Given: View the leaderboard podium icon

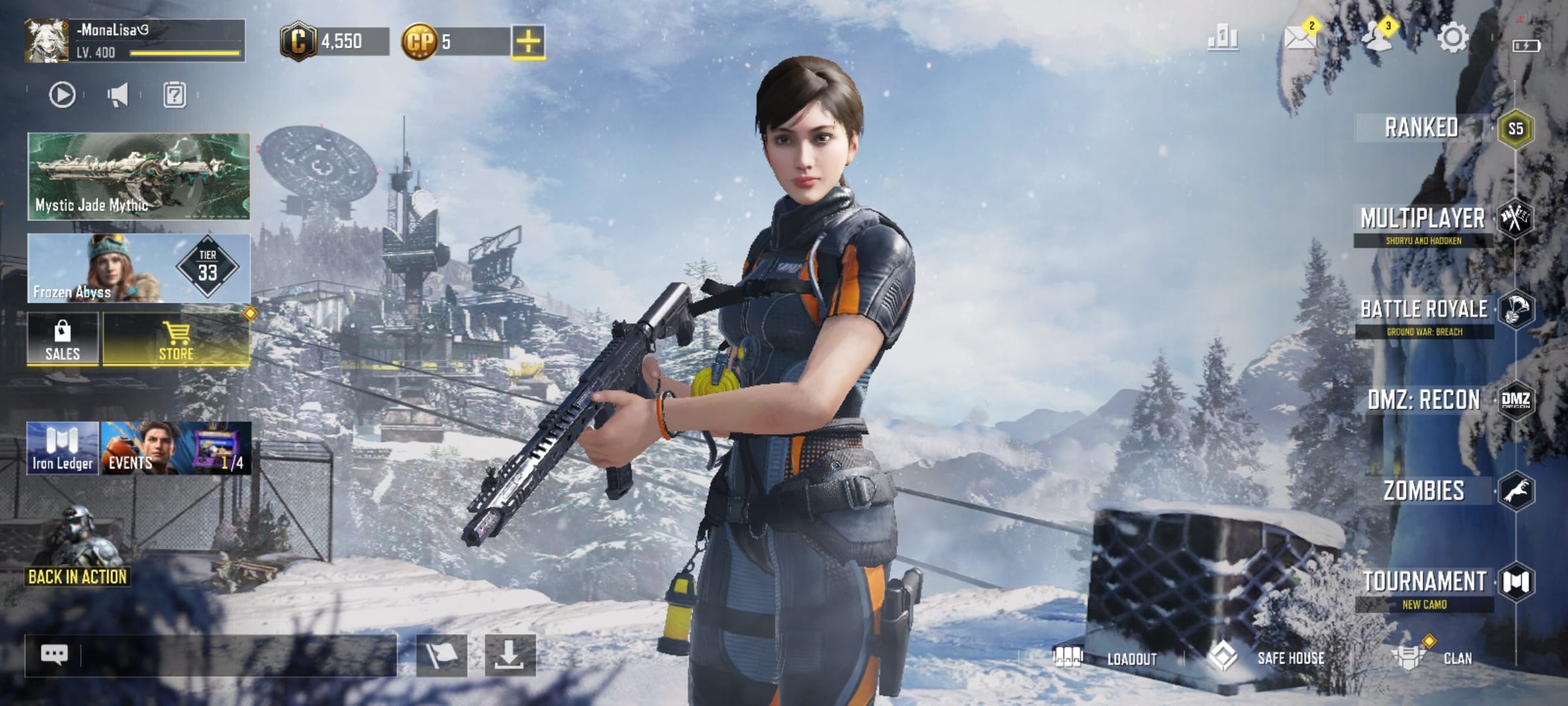Looking at the screenshot, I should point(1222,38).
